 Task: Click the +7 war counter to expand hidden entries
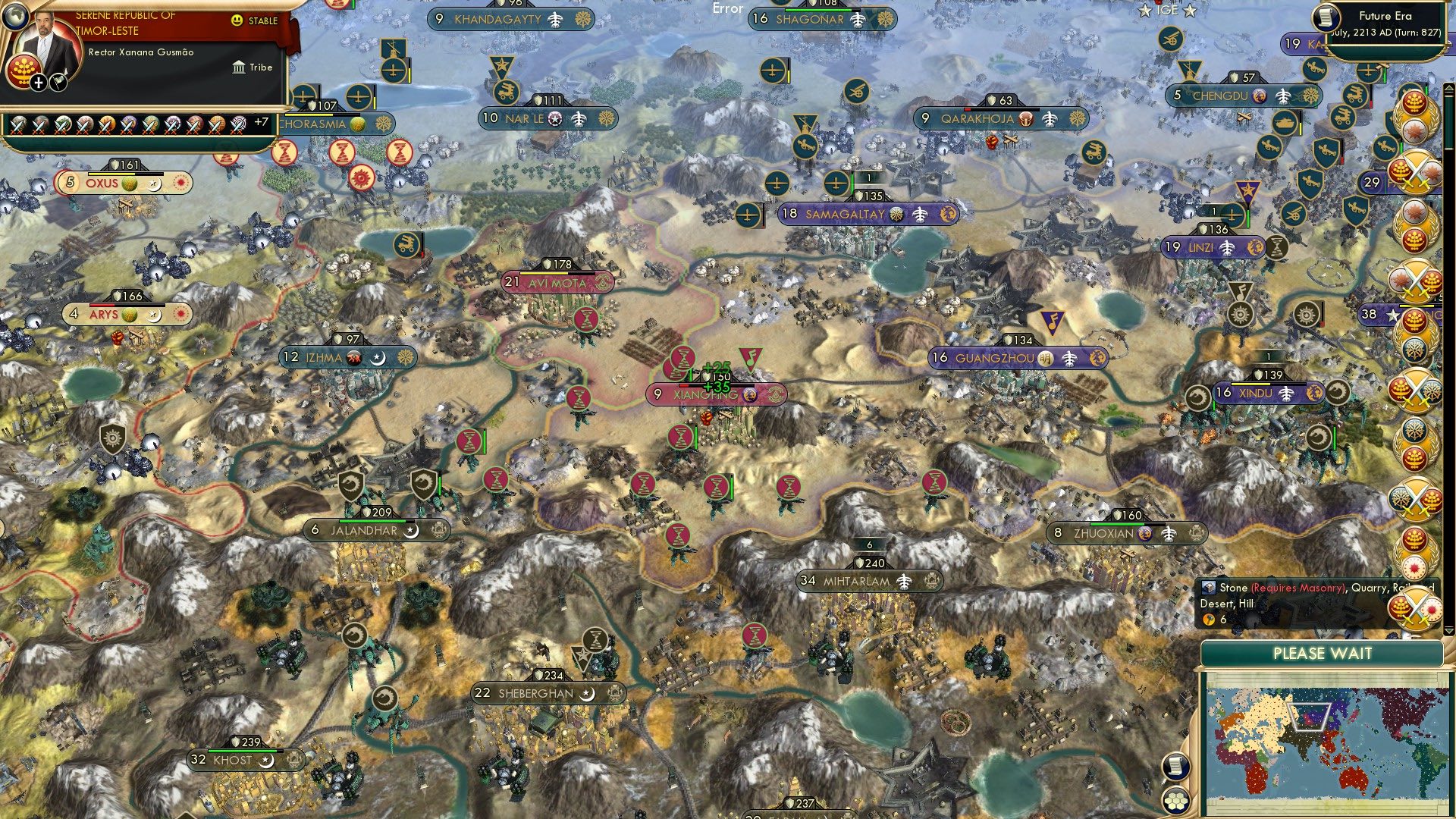[x=262, y=121]
